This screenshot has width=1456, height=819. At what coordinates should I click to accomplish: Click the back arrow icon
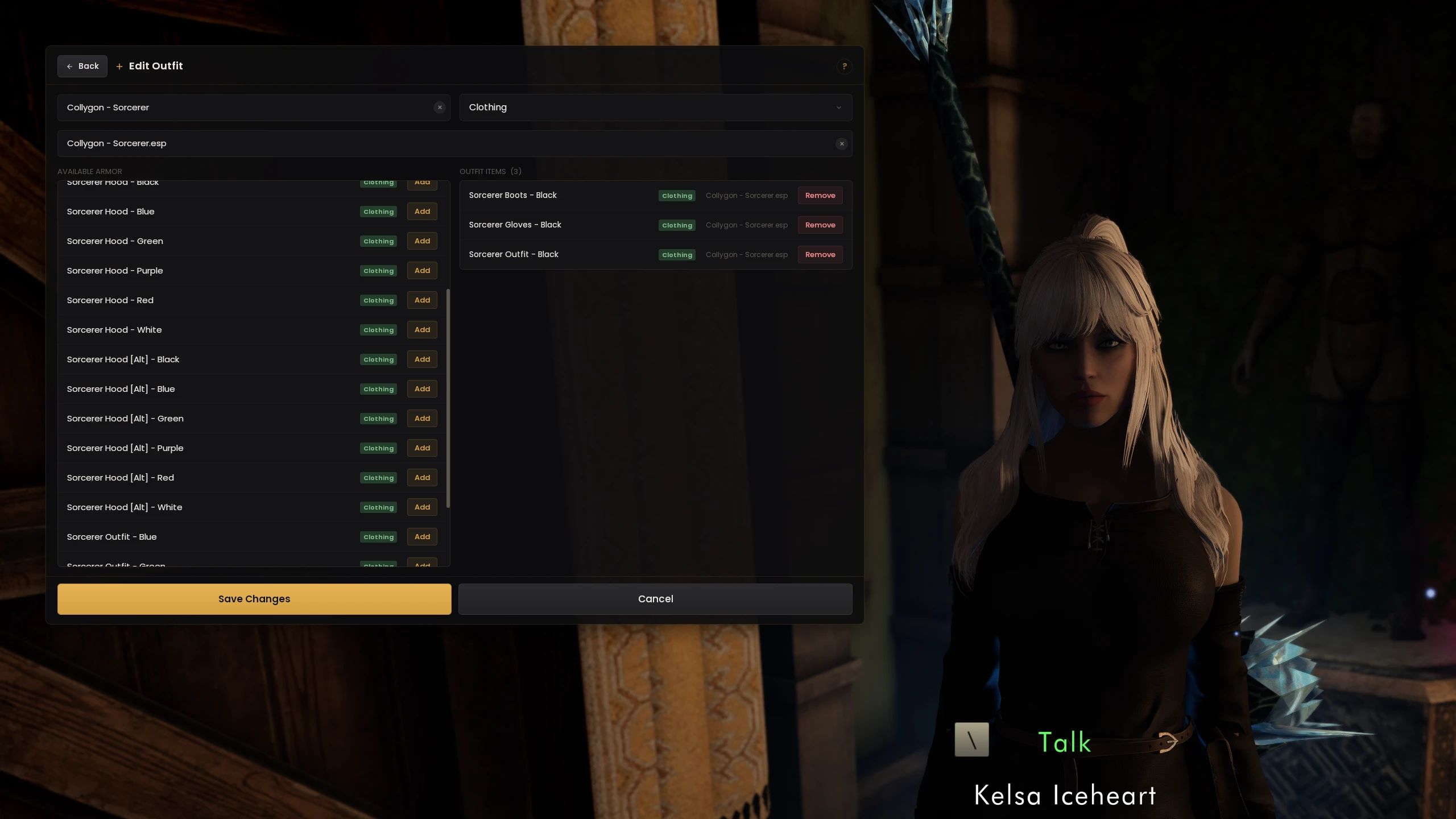[69, 66]
